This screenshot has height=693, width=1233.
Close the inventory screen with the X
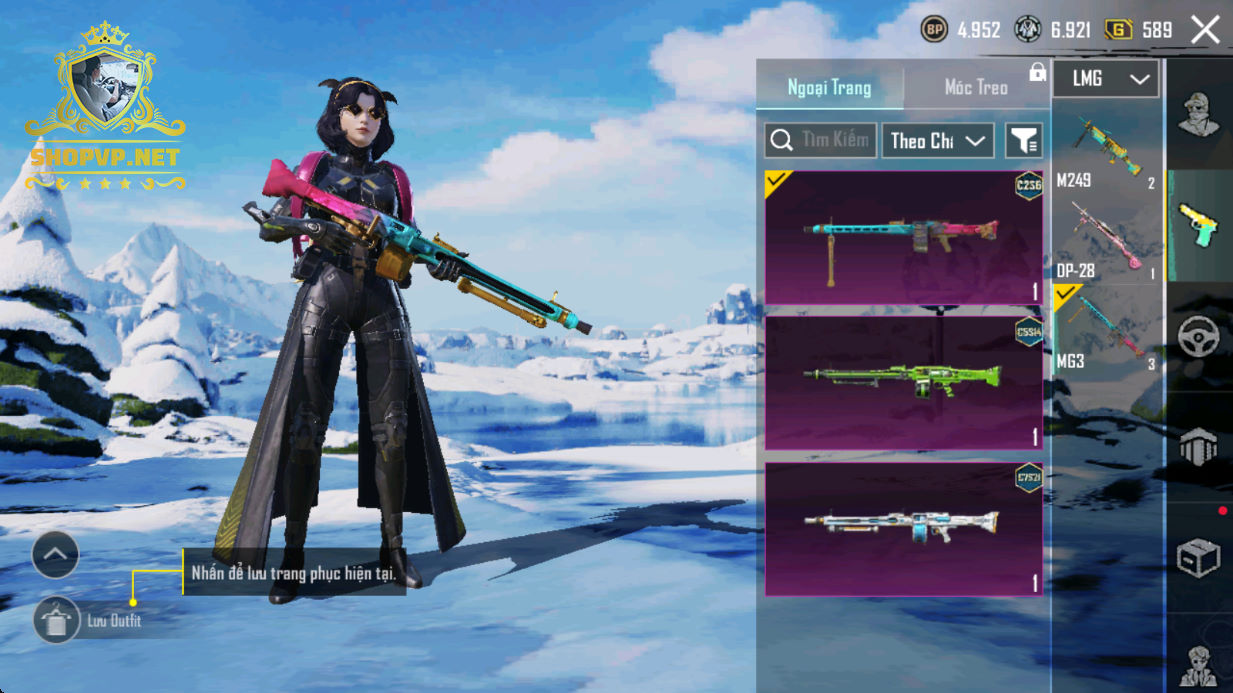tap(1205, 30)
